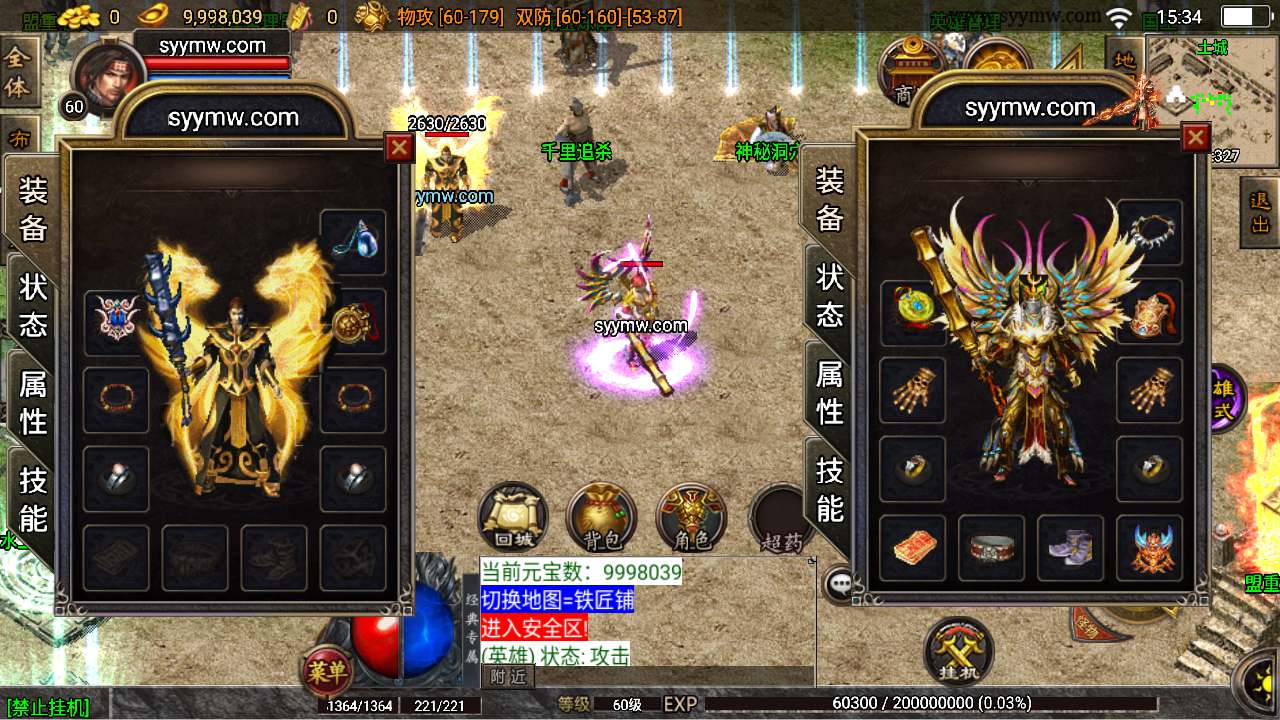Switch to right panel 状态 tab
This screenshot has width=1280, height=720.
point(830,295)
